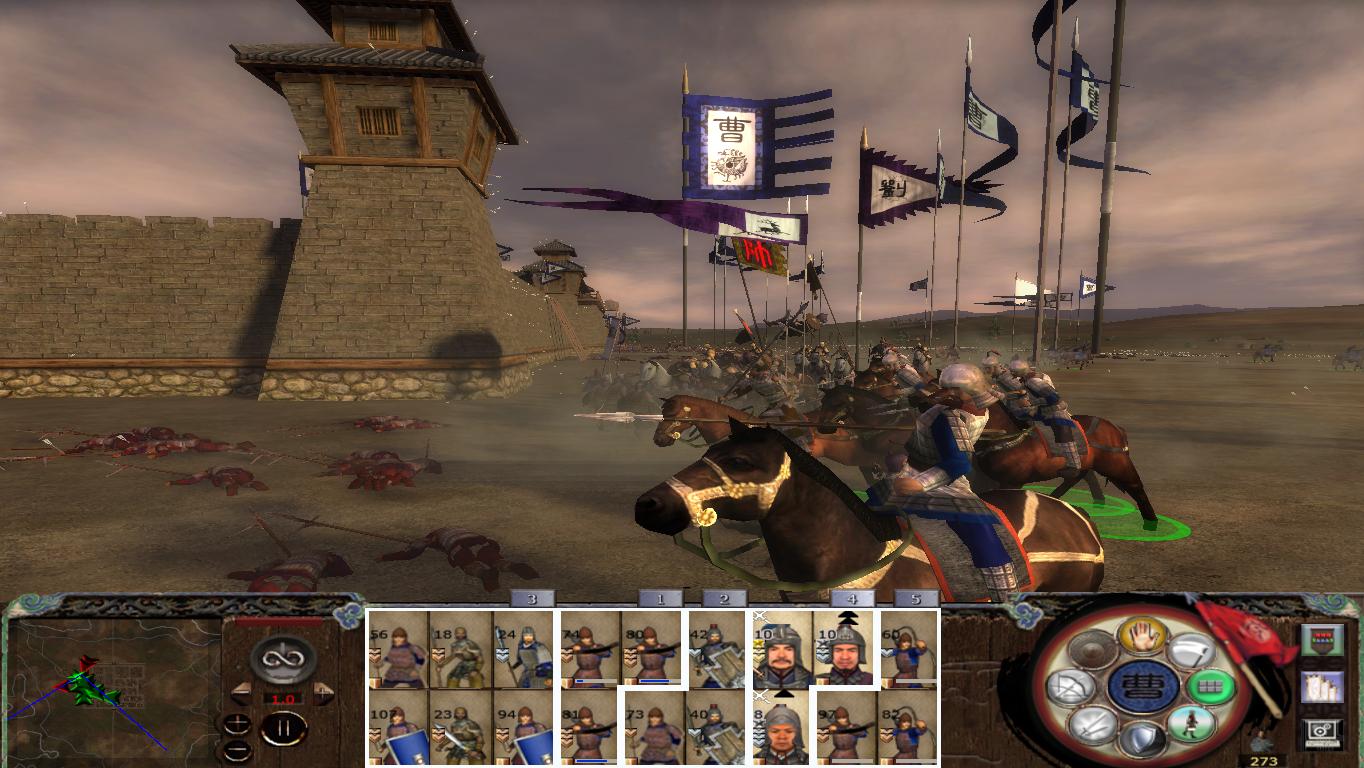
Task: Click the Cao faction emblem at wheel center
Action: click(1145, 688)
